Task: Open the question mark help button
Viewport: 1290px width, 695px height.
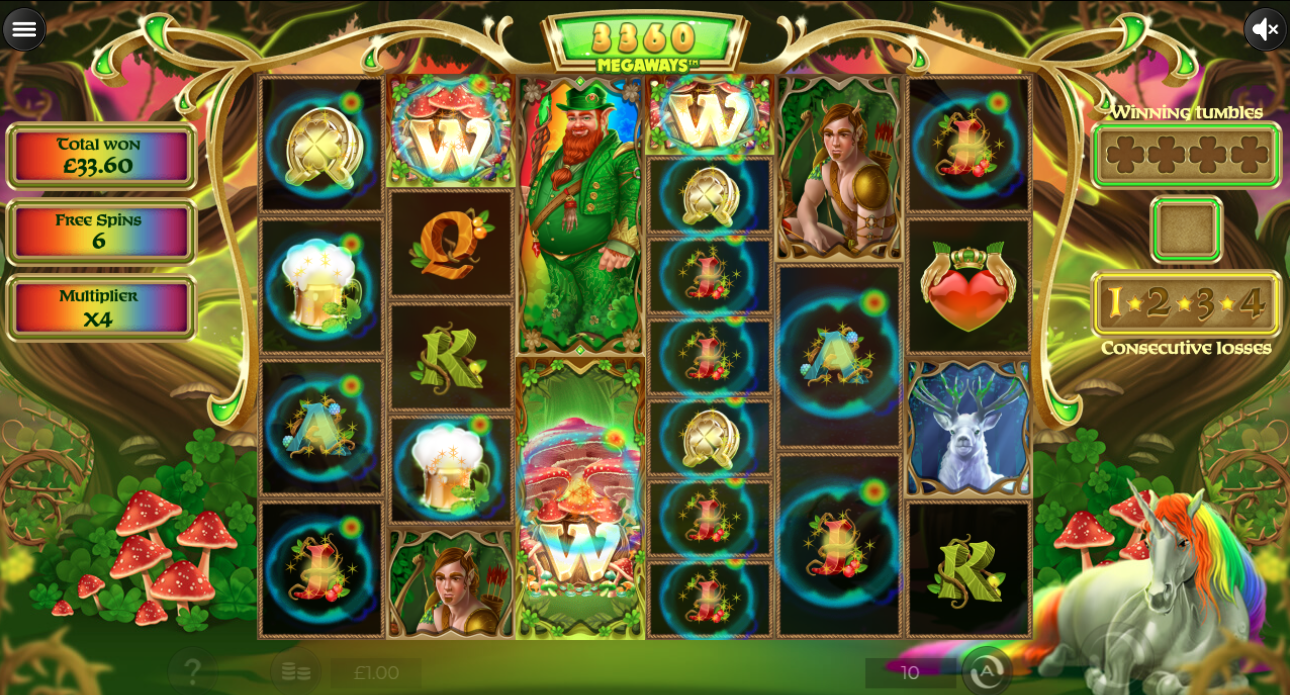Action: tap(193, 671)
